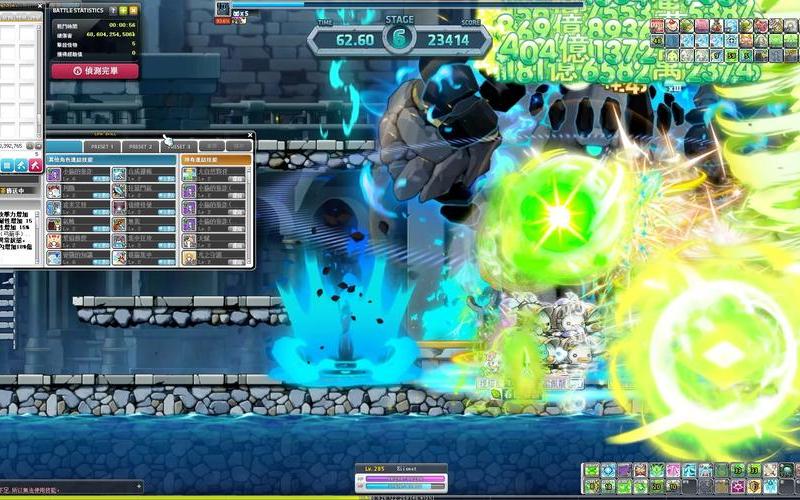Viewport: 800px width, 500px height.
Task: Switch to the PRESET 2 tab
Action: click(x=140, y=146)
